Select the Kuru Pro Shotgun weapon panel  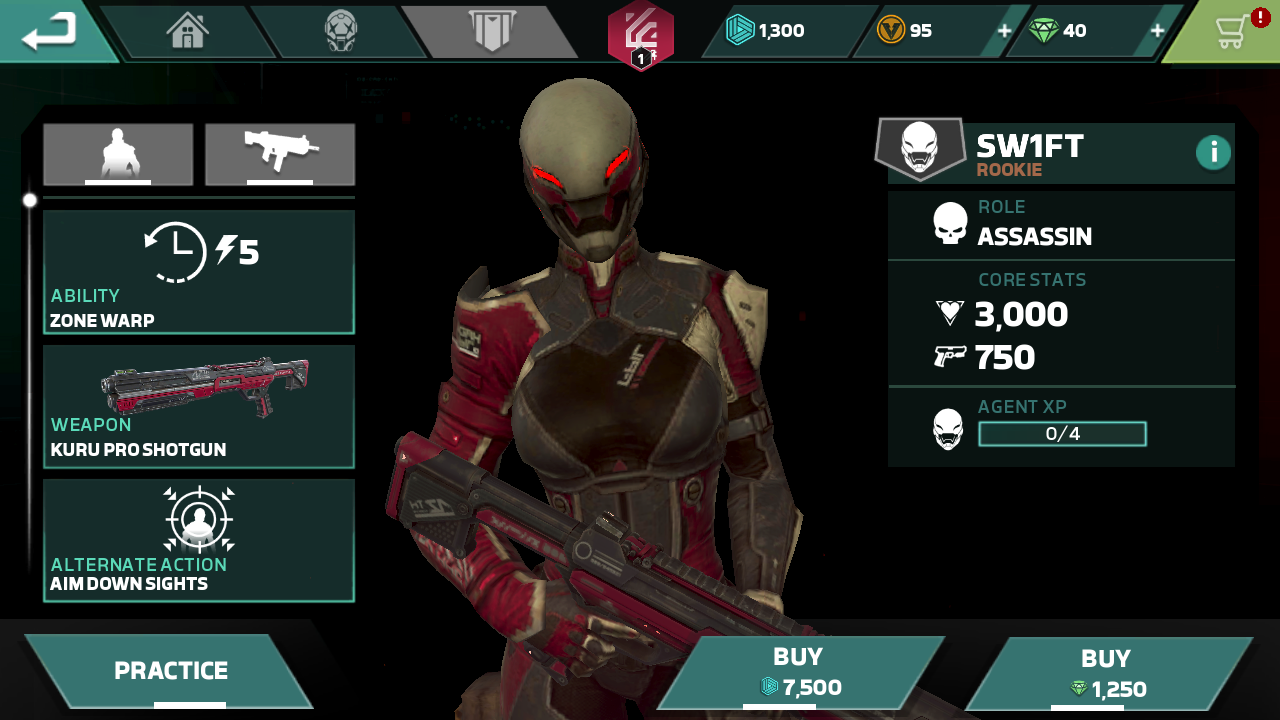(198, 406)
